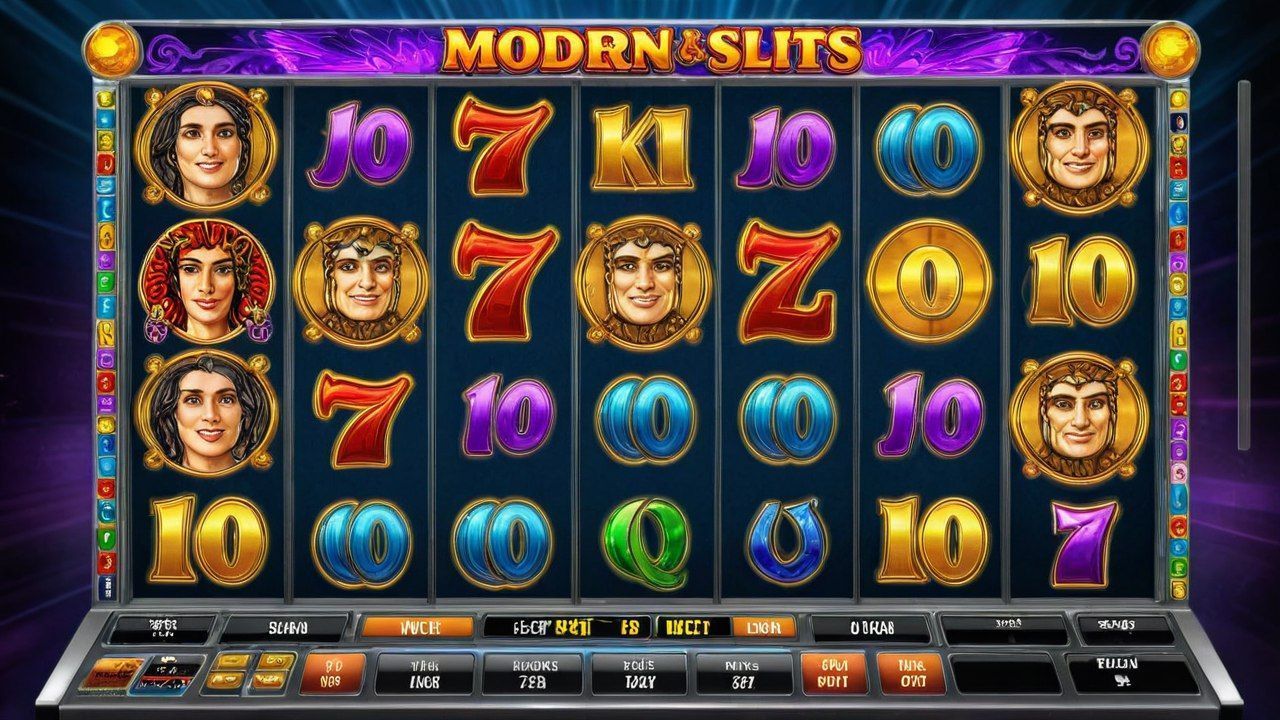Click the BODIS TOAY button

tap(636, 674)
